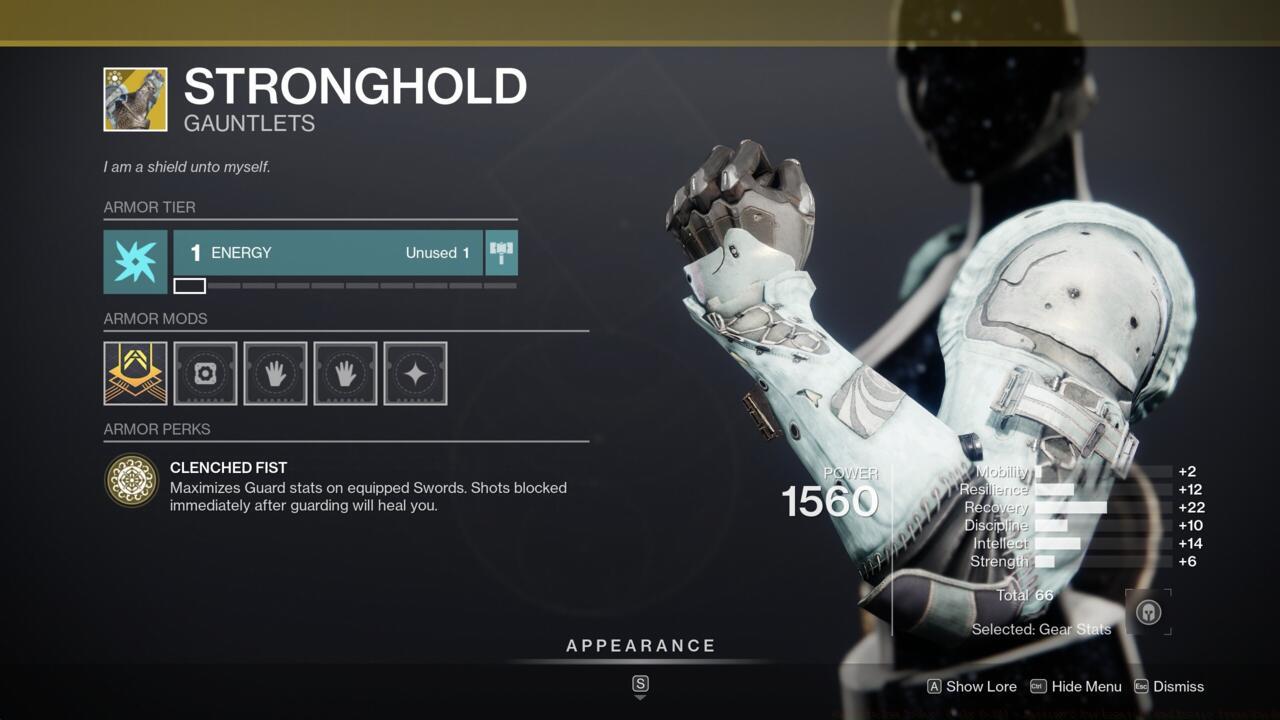The image size is (1280, 720).
Task: Toggle Hide Menu
Action: [x=1086, y=687]
